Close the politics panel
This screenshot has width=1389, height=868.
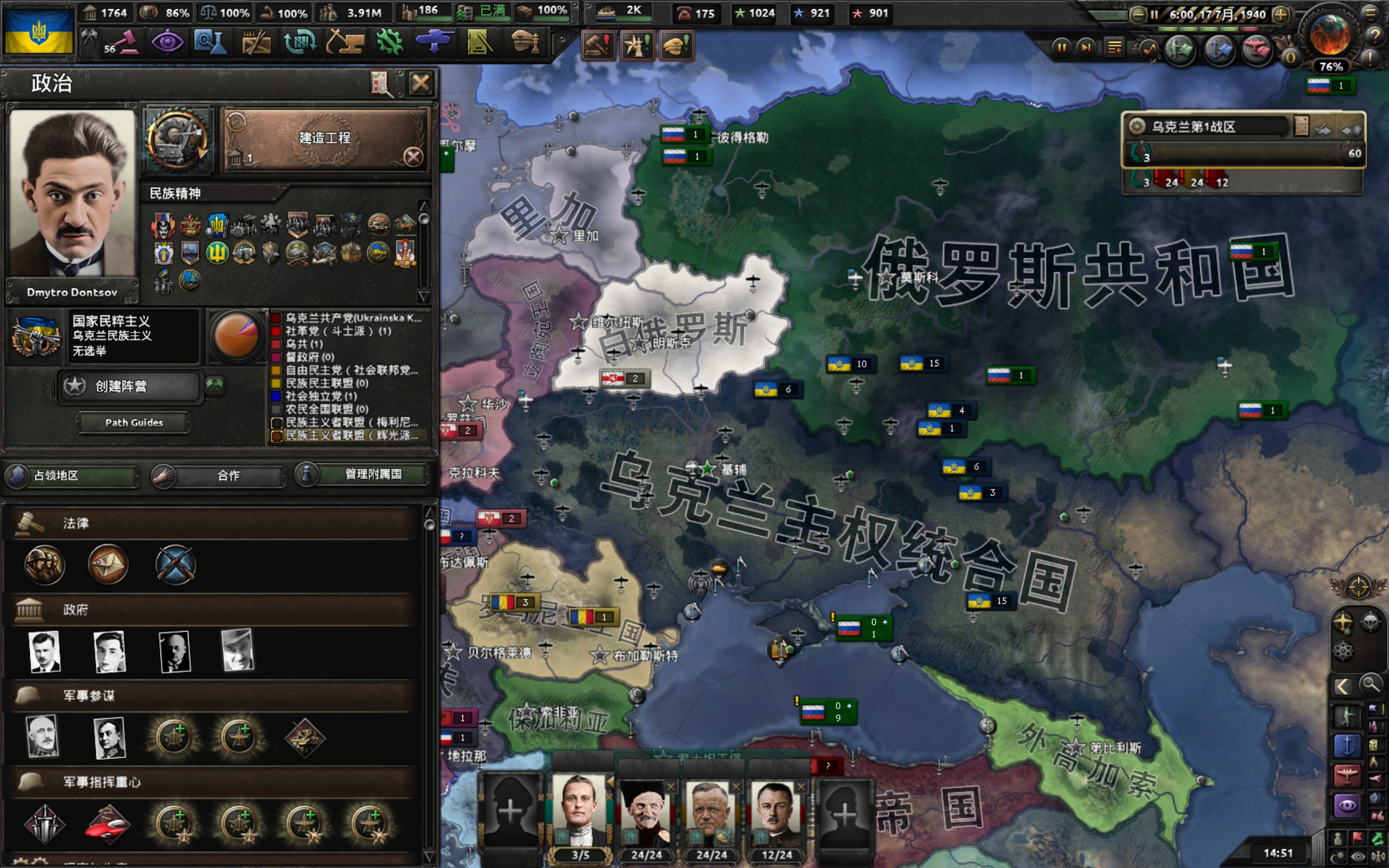point(420,84)
